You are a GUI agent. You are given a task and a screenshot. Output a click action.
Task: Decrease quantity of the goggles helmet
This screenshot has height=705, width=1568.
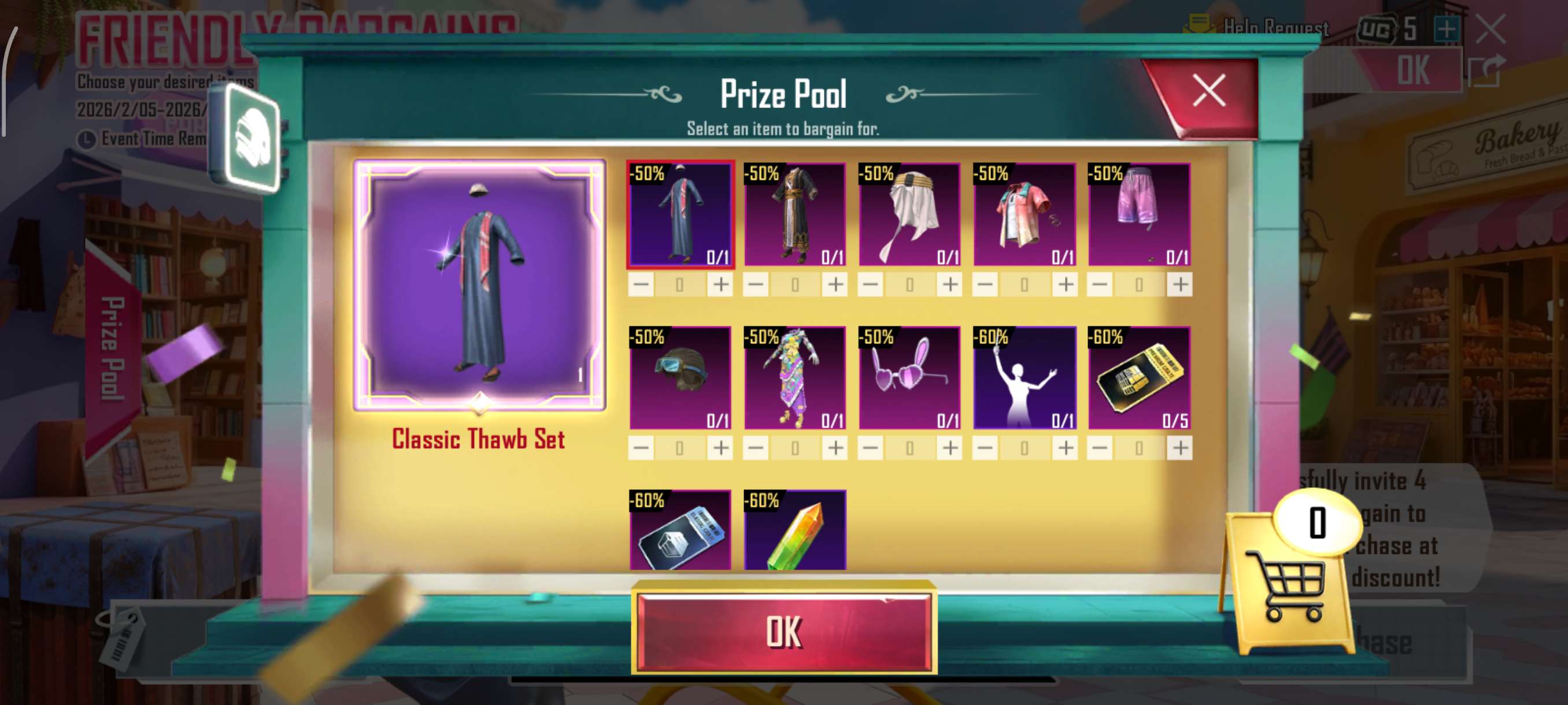tap(641, 448)
